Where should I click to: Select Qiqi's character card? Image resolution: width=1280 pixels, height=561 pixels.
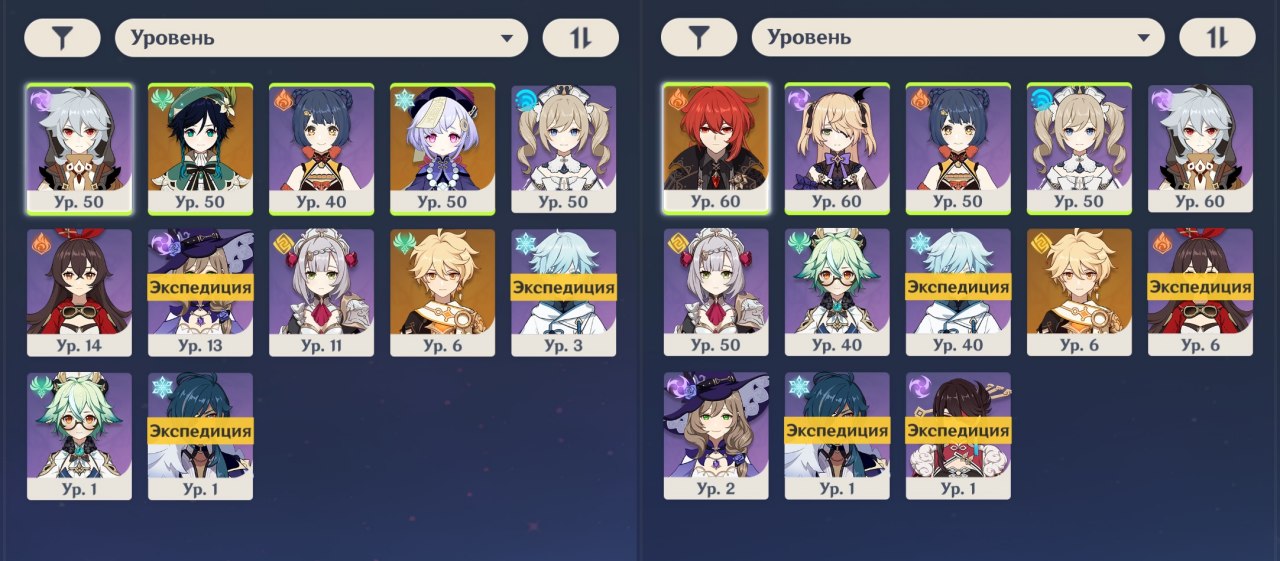click(443, 148)
